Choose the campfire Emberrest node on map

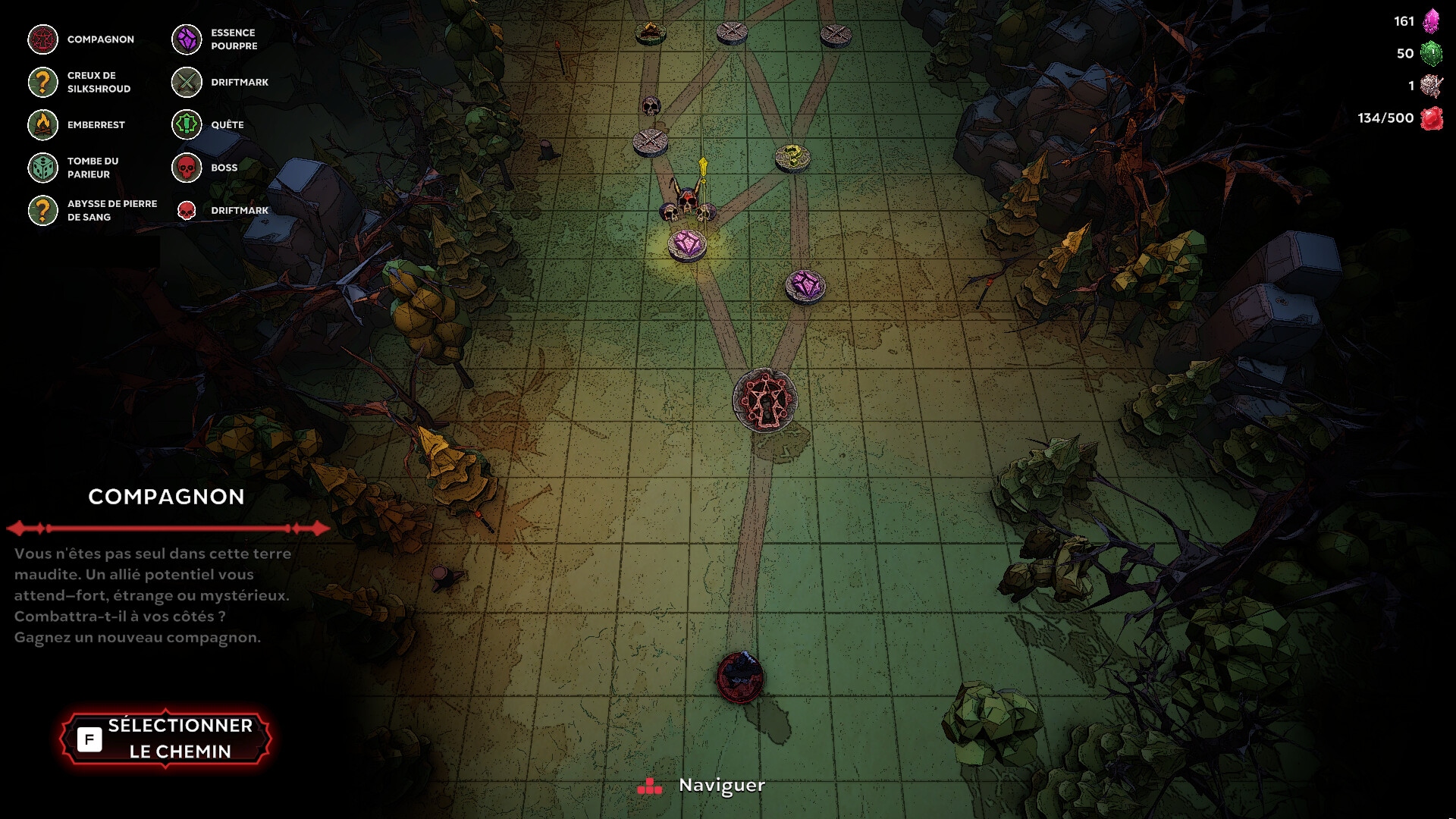pyautogui.click(x=650, y=32)
